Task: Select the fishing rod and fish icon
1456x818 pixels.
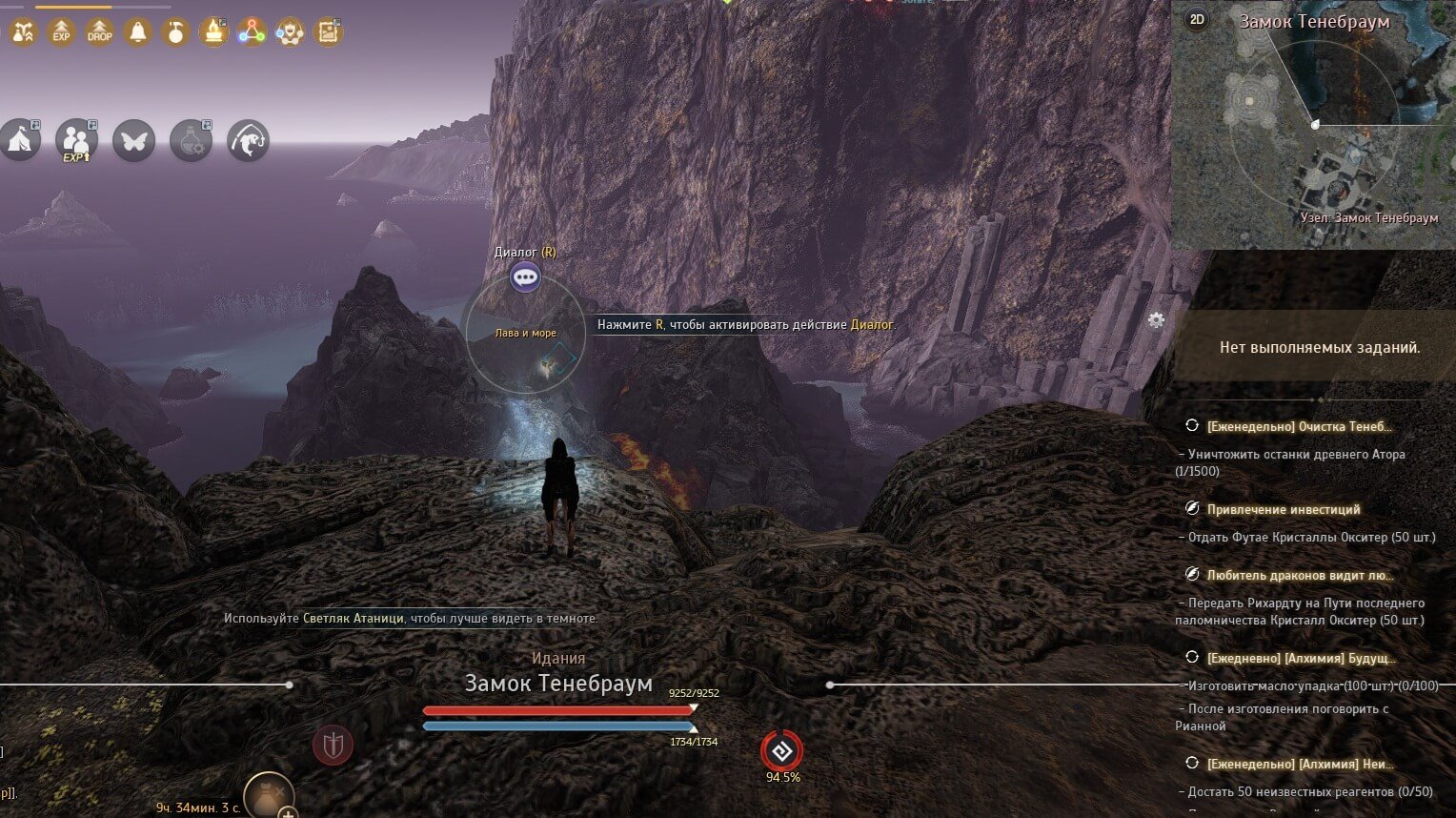Action: coord(248,141)
